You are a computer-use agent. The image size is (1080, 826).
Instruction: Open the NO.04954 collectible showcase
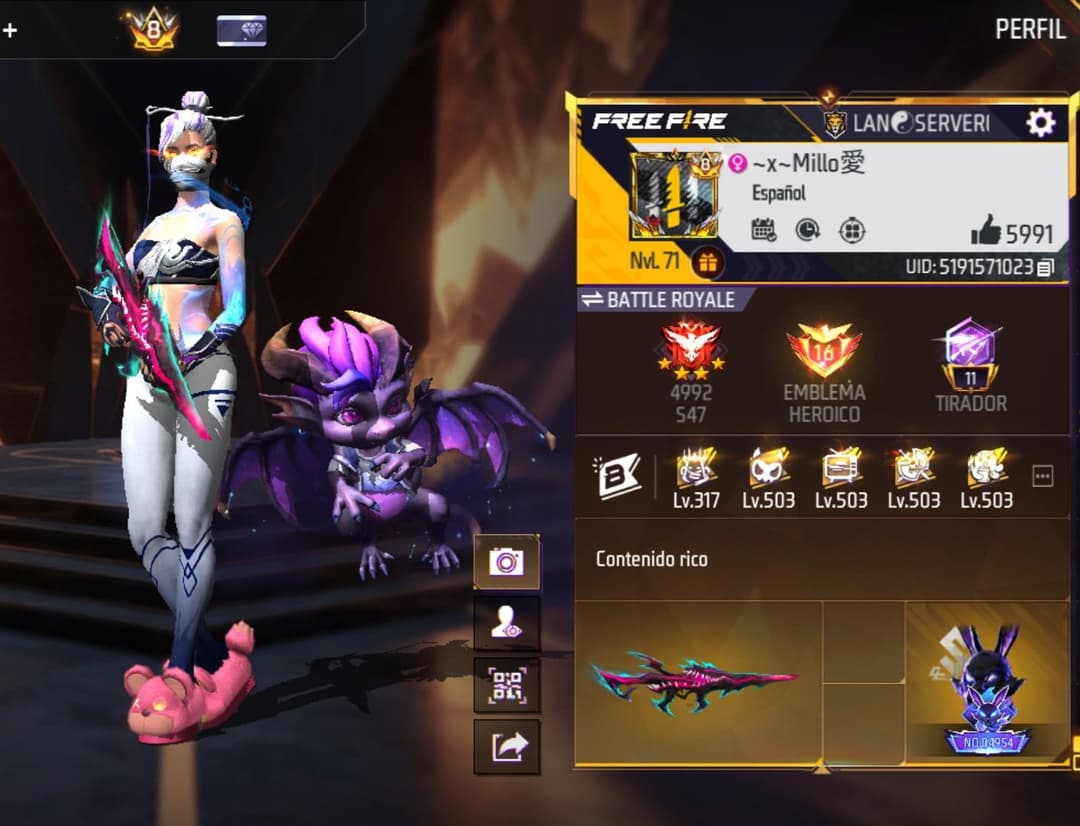[x=986, y=685]
